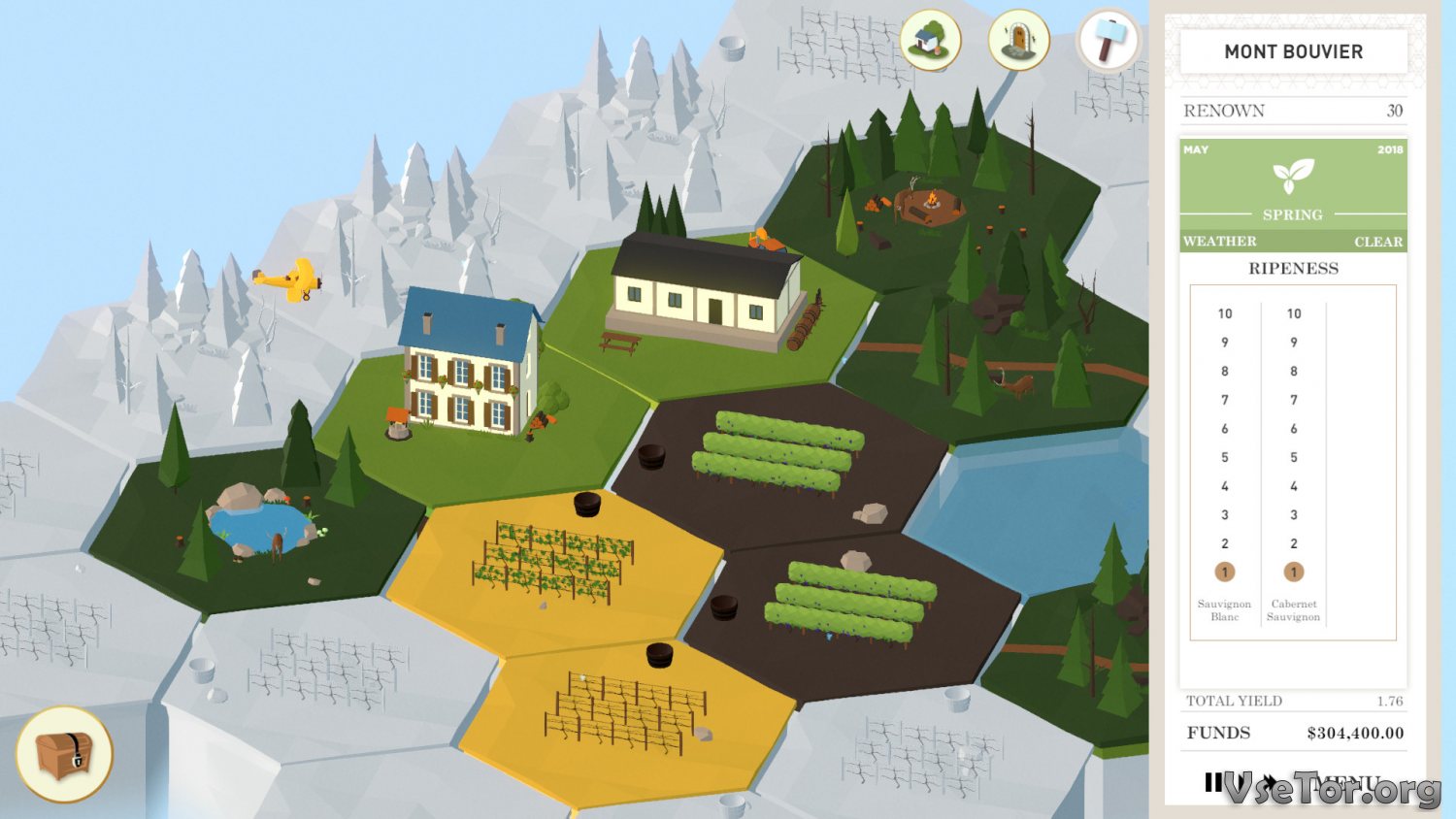The image size is (1456, 819).
Task: Activate the hammer build tool
Action: (1109, 41)
